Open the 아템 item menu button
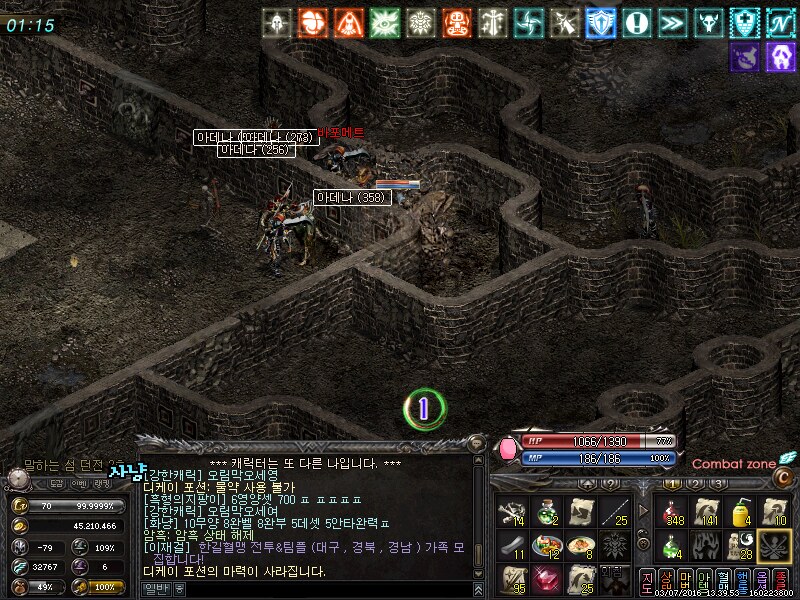This screenshot has height=600, width=800. pos(705,581)
